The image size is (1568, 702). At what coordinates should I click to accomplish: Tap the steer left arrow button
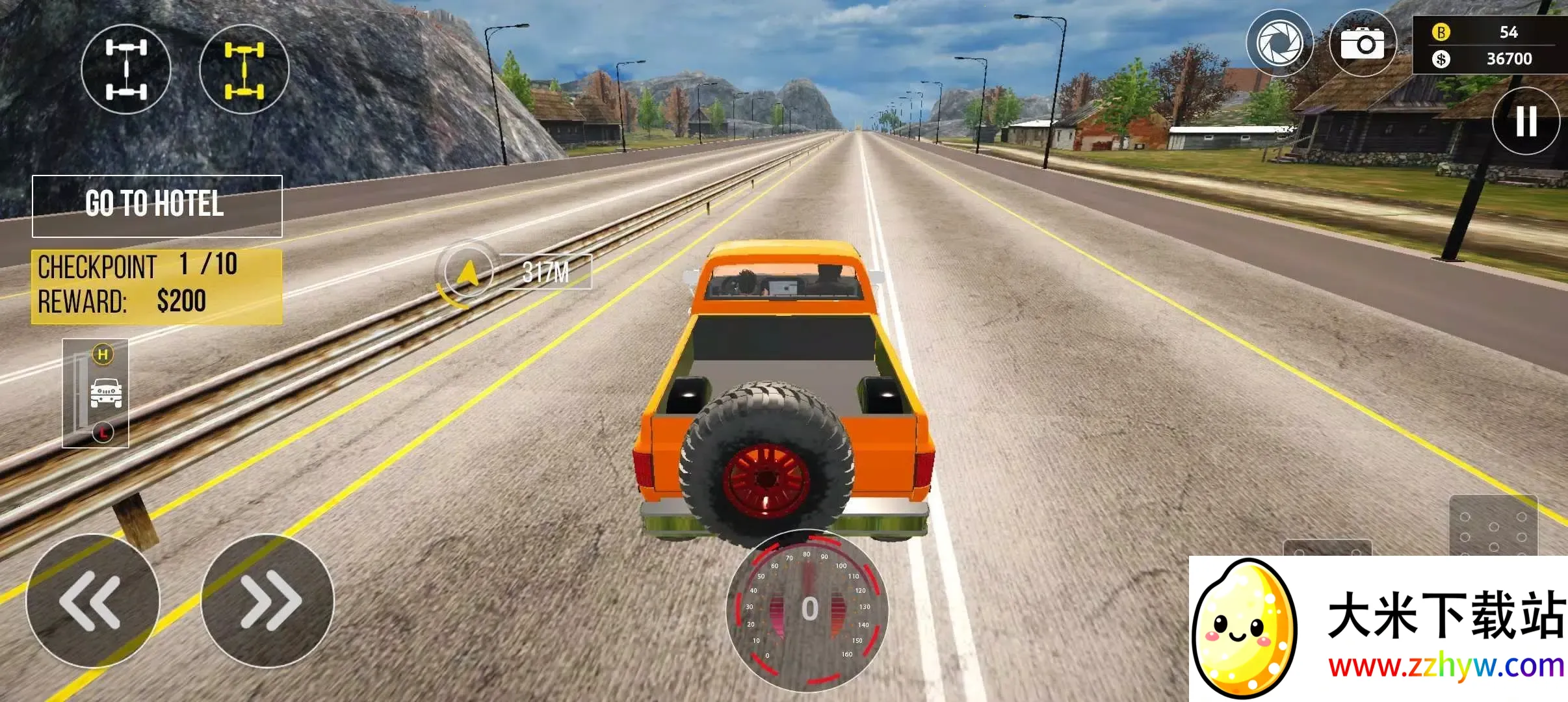point(92,601)
